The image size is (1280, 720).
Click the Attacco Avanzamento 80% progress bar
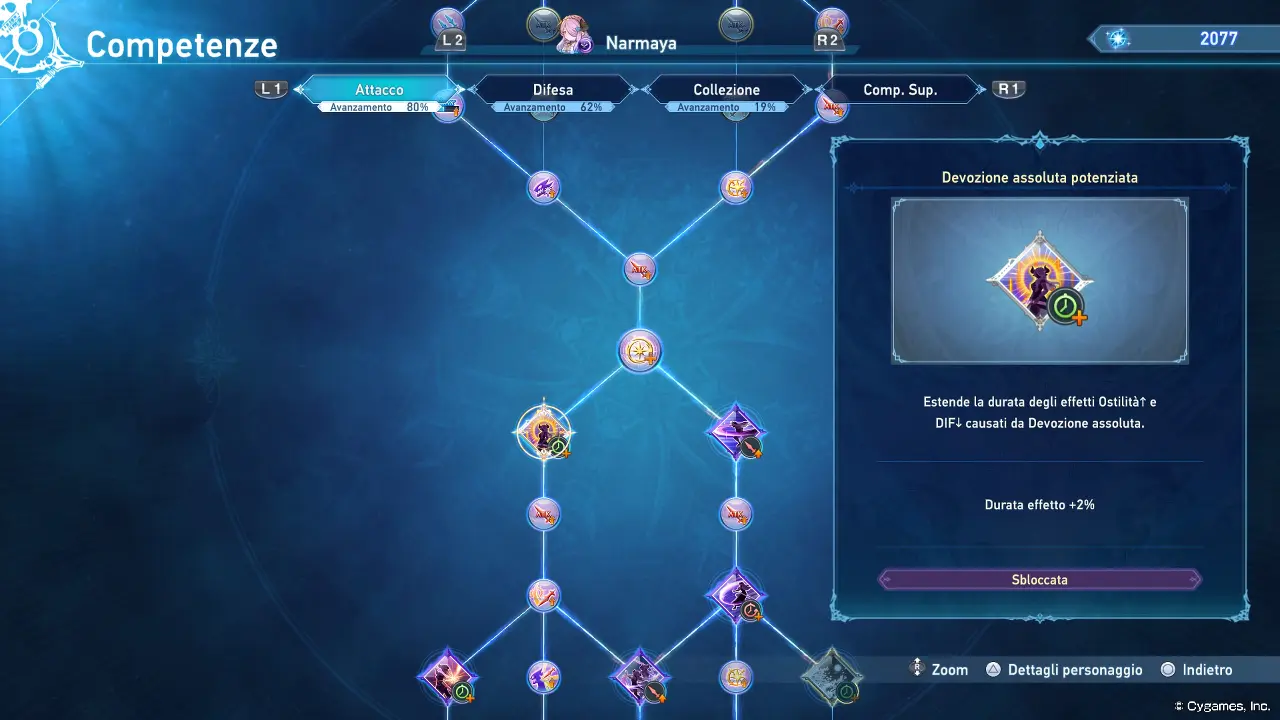click(x=380, y=106)
